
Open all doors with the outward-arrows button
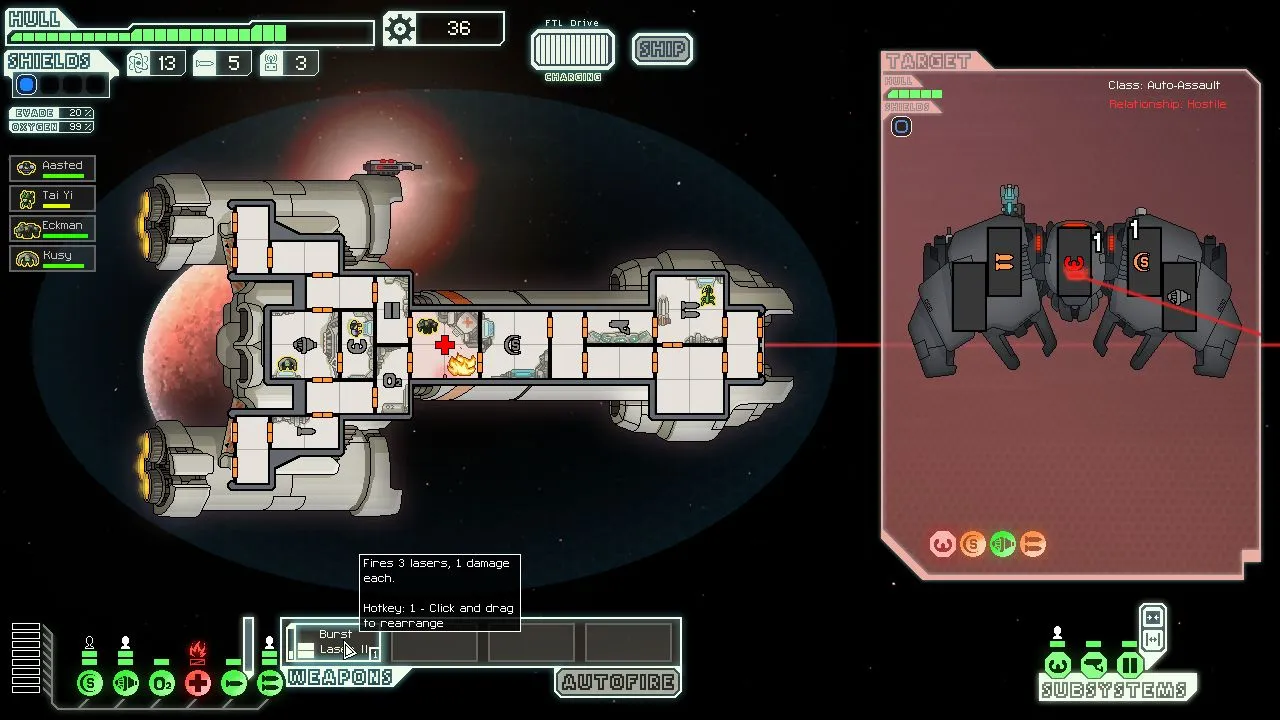point(1152,640)
